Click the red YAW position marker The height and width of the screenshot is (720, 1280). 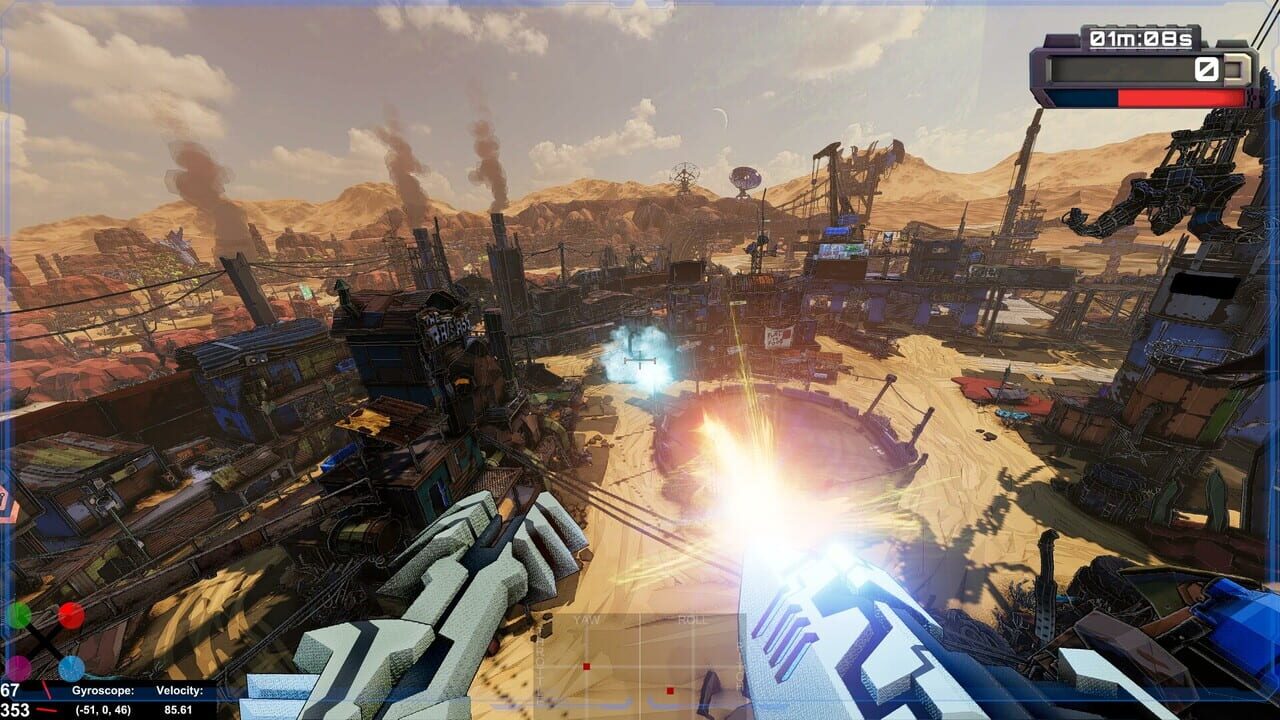(x=586, y=666)
